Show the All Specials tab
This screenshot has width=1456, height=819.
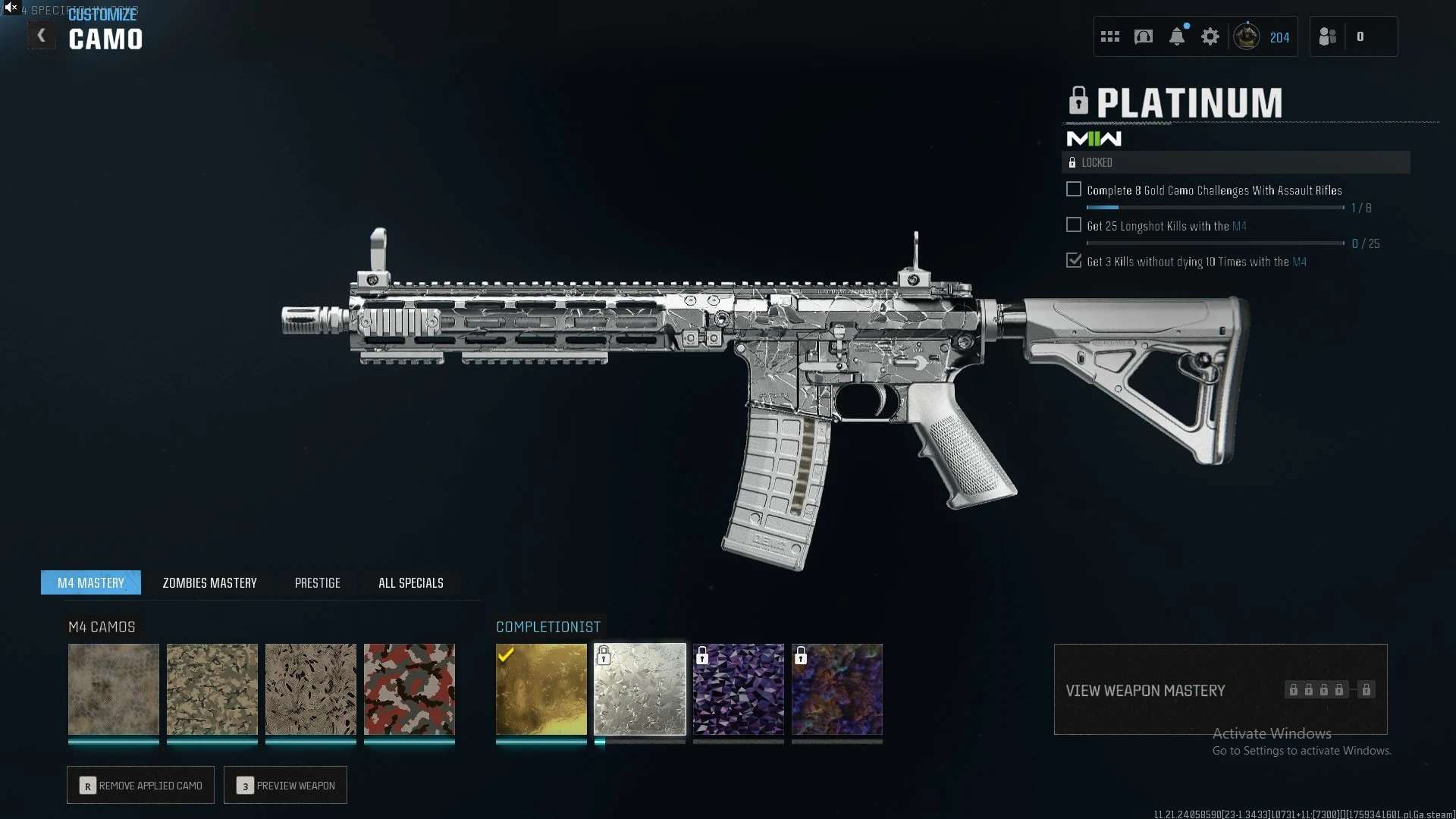(x=410, y=582)
